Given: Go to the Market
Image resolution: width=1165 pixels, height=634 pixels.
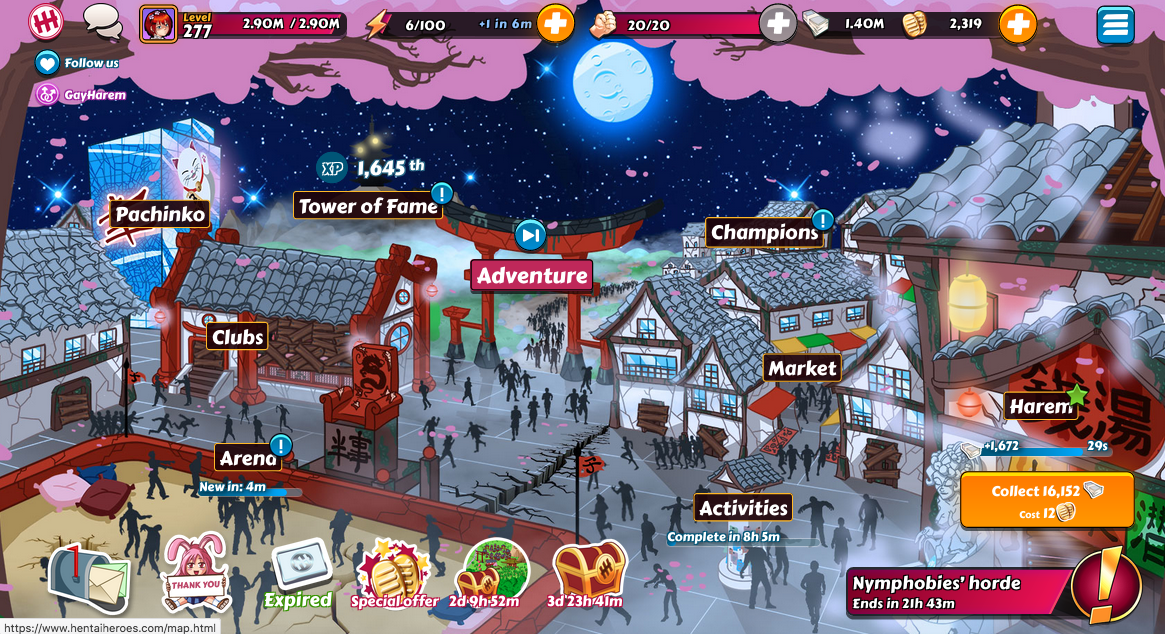Looking at the screenshot, I should [802, 368].
